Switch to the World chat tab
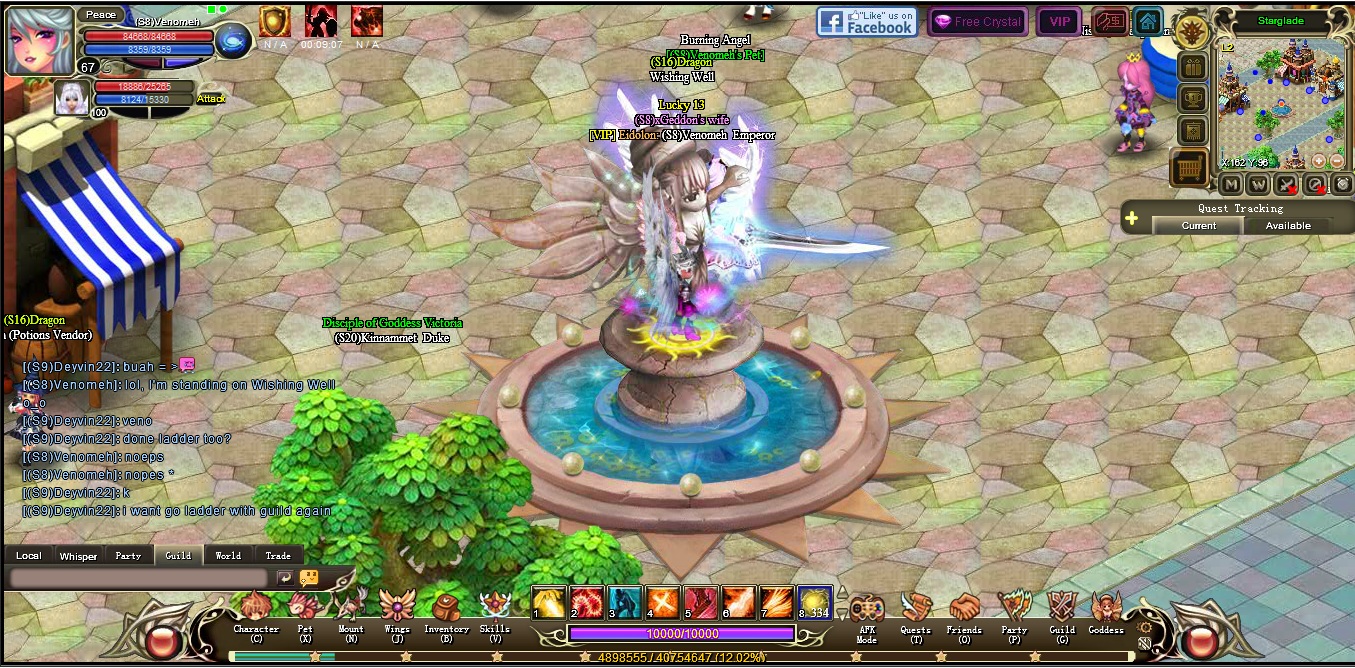 coord(228,556)
